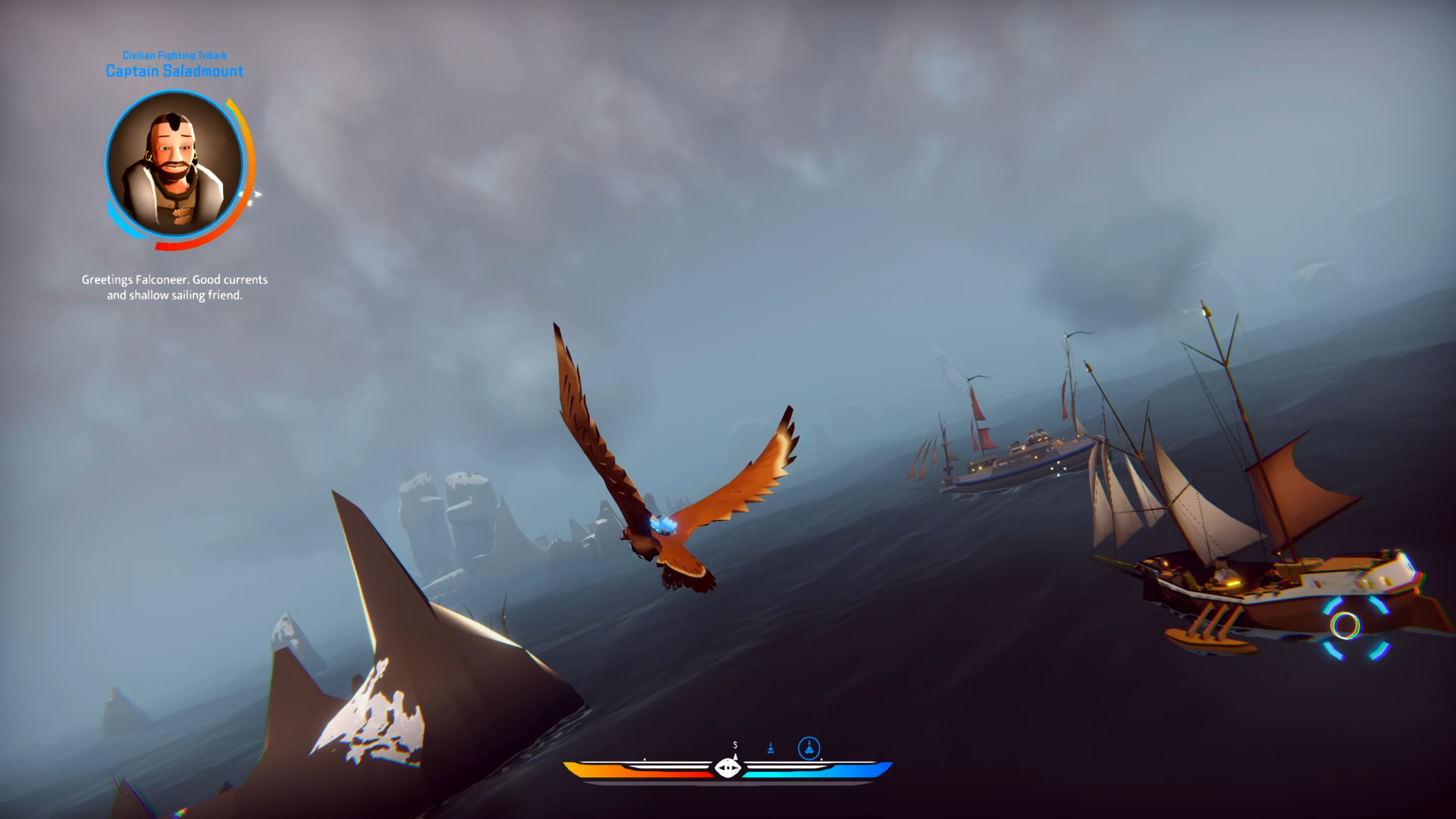Click the white triangle marker above the eye
This screenshot has width=1456, height=819.
[x=736, y=758]
